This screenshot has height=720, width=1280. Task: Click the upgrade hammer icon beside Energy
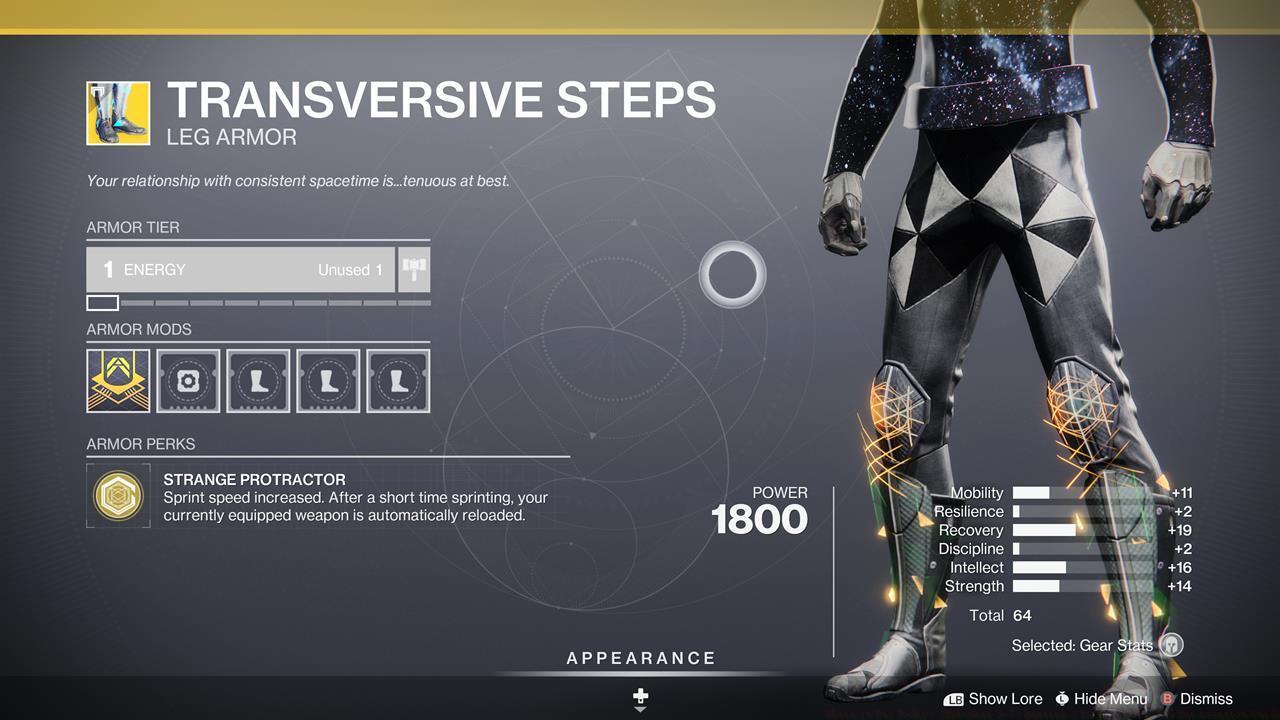click(414, 268)
